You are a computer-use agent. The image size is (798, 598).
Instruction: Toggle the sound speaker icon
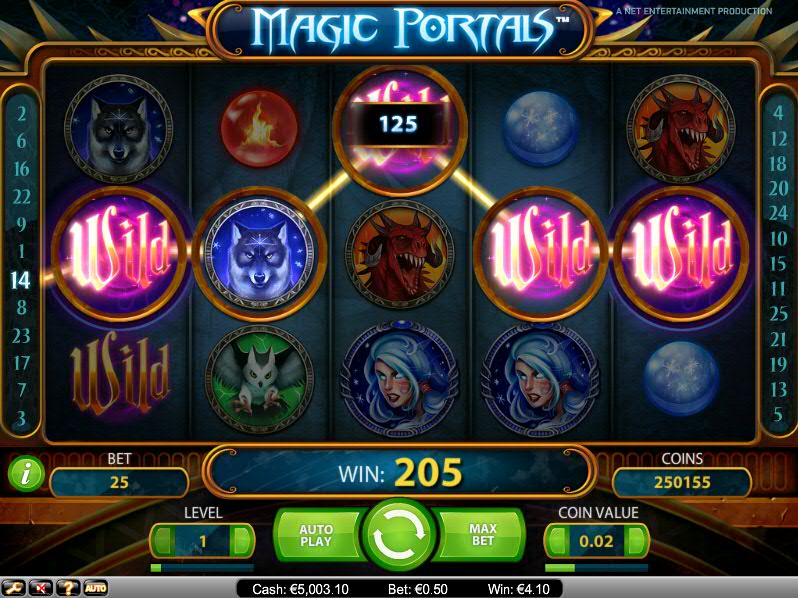41,588
